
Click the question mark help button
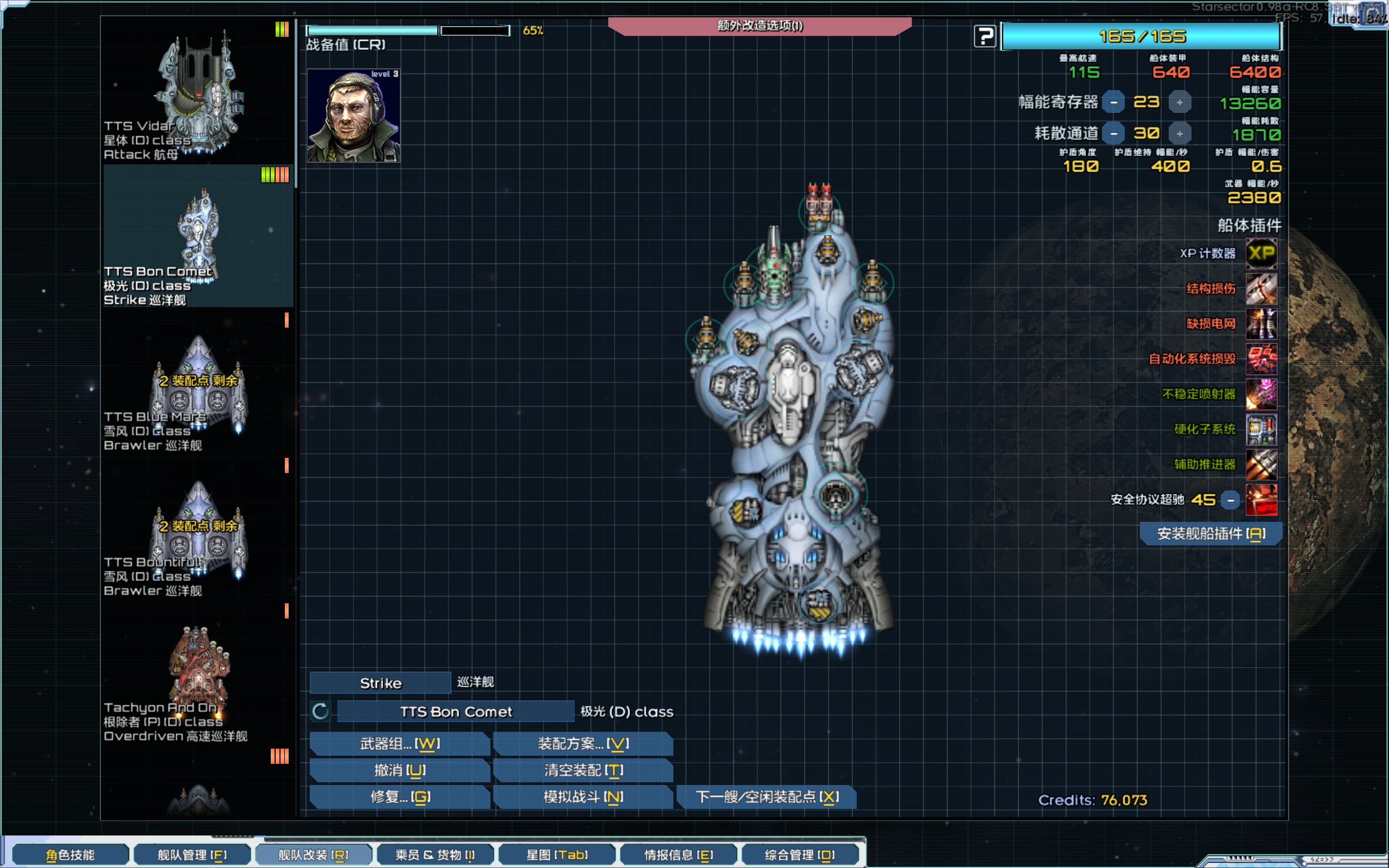985,37
